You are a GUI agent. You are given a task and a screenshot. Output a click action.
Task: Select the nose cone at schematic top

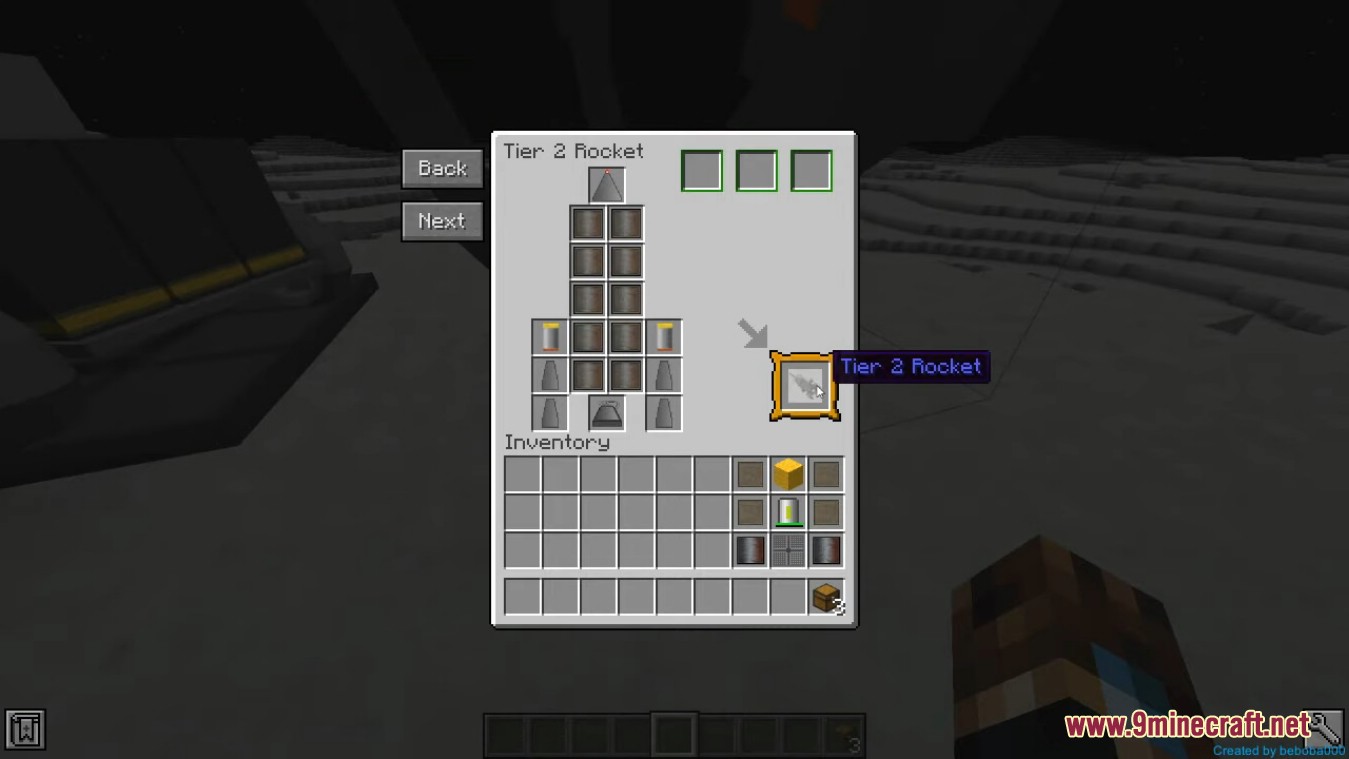605,185
